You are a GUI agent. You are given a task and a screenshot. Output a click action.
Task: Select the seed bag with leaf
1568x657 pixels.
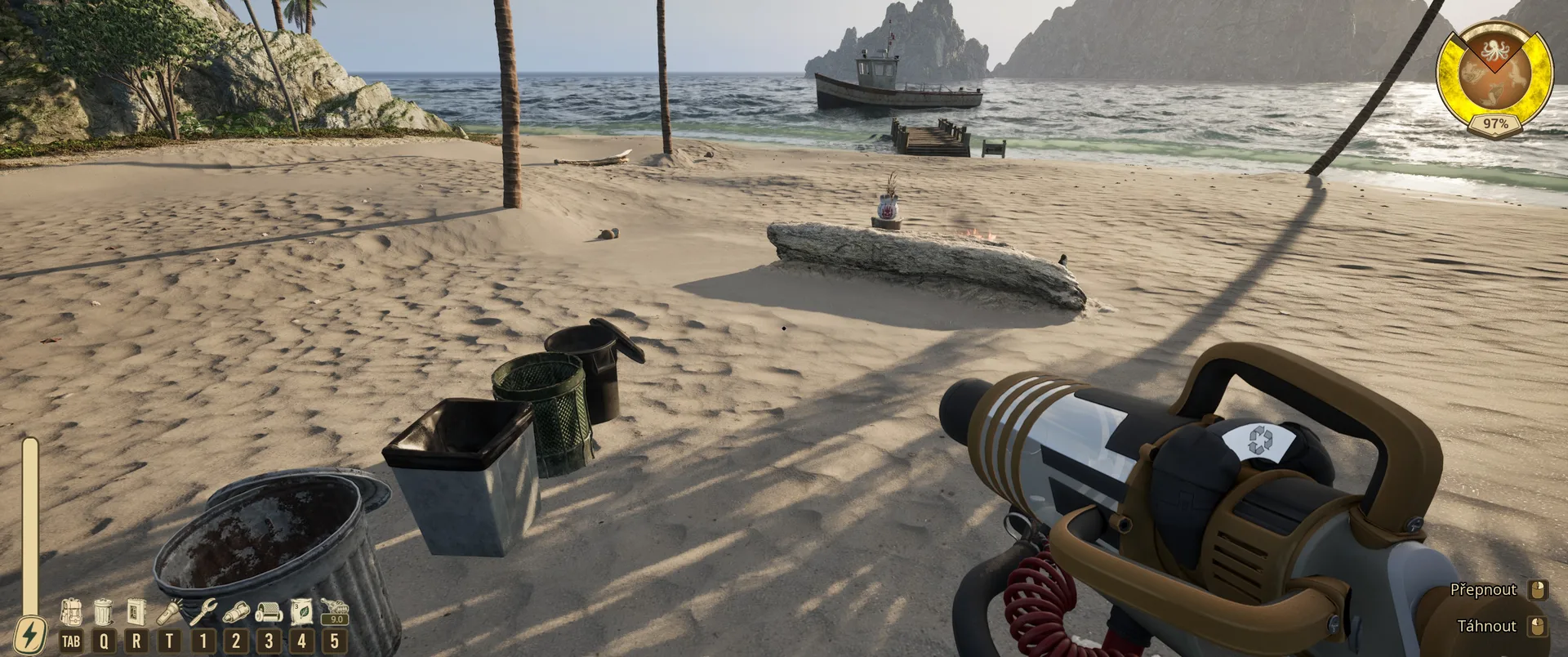[301, 612]
